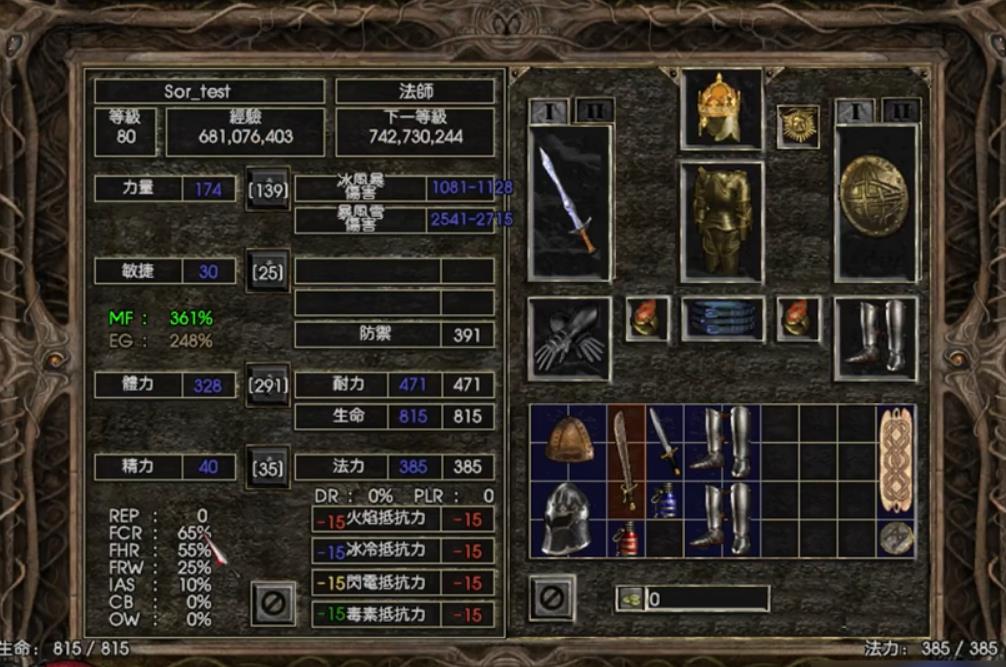Screen dimensions: 1006x667
Task: Click the equipped sun amulet slot
Action: (798, 126)
